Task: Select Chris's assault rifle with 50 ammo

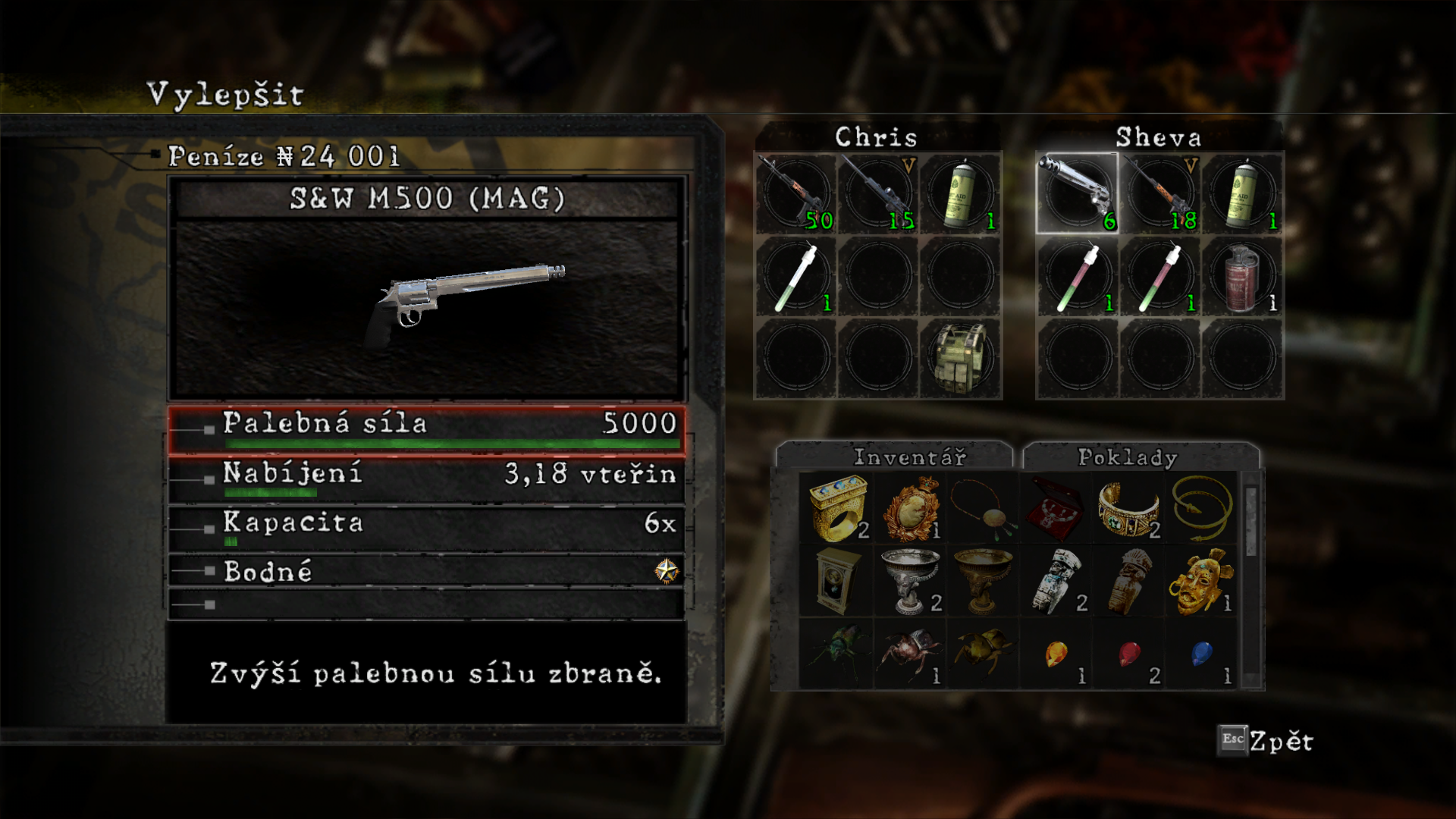Action: [x=795, y=193]
